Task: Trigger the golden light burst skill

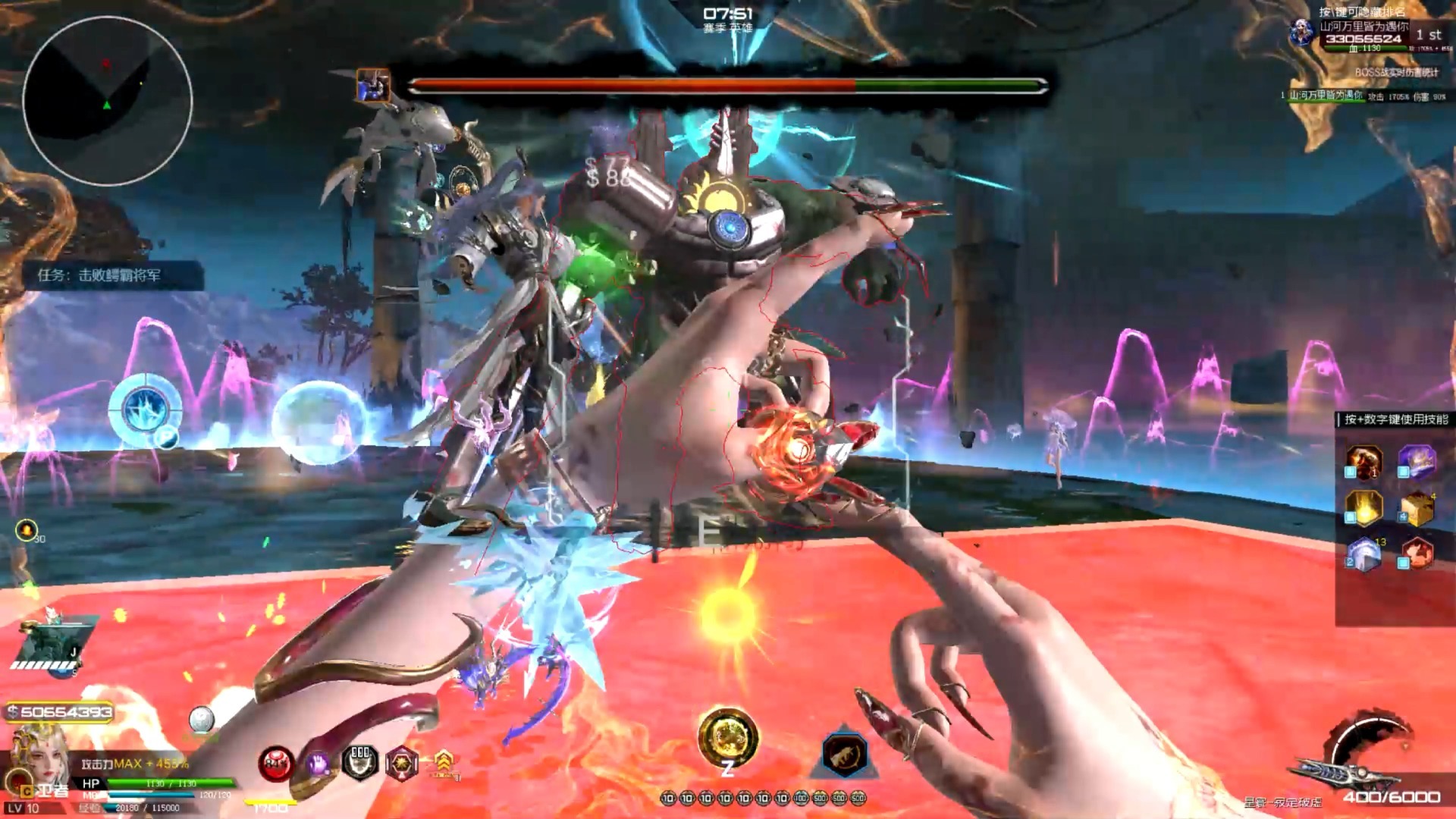Action: [1364, 507]
